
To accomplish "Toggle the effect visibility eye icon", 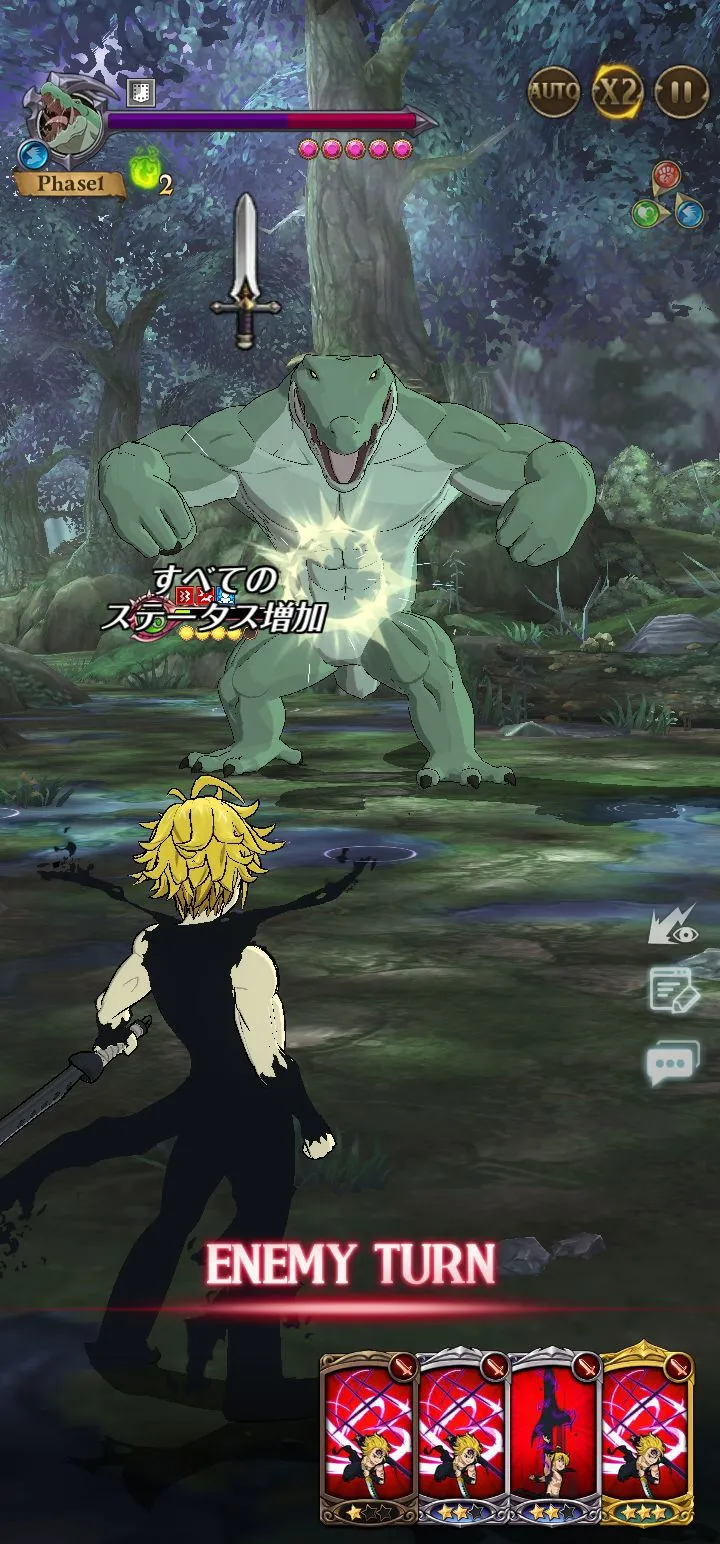I will click(672, 929).
